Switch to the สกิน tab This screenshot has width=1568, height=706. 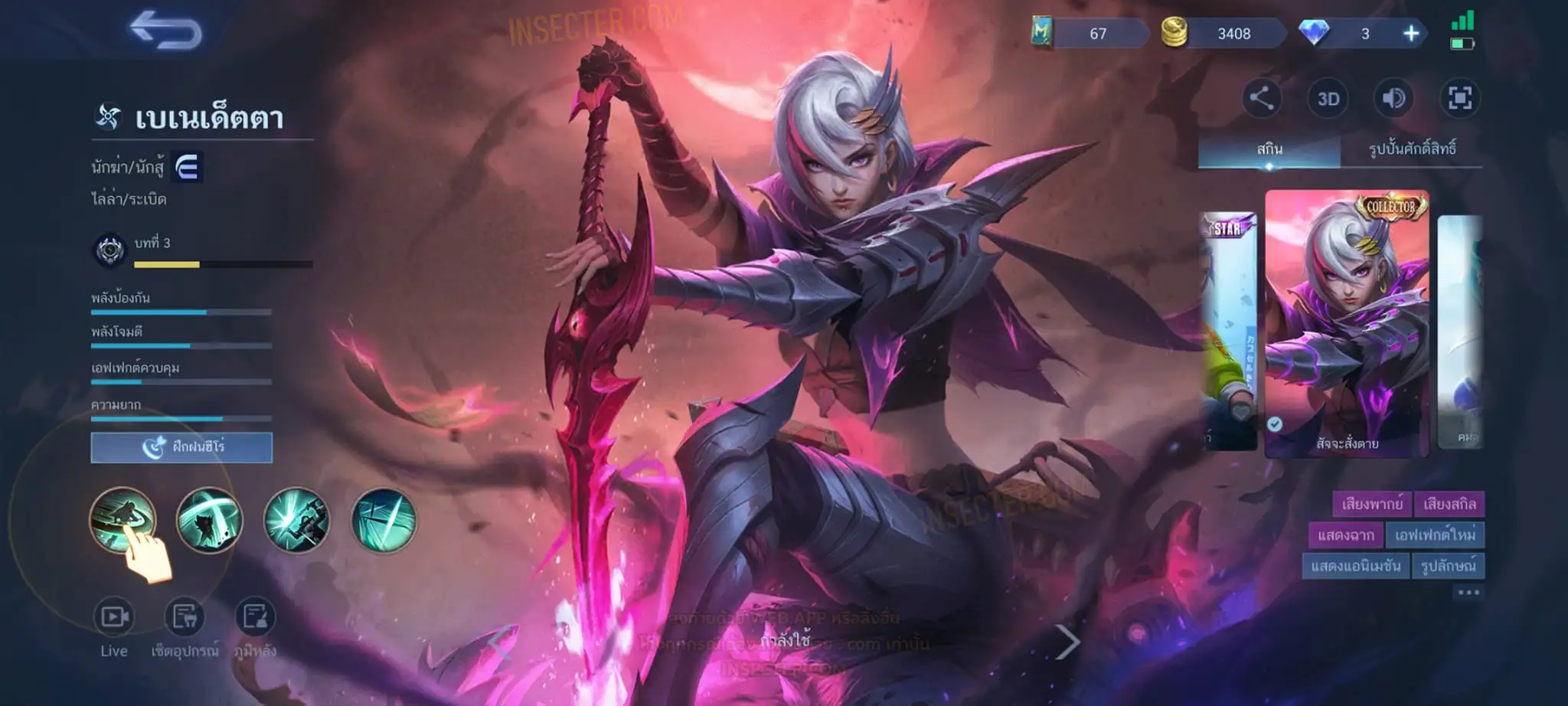(x=1269, y=149)
